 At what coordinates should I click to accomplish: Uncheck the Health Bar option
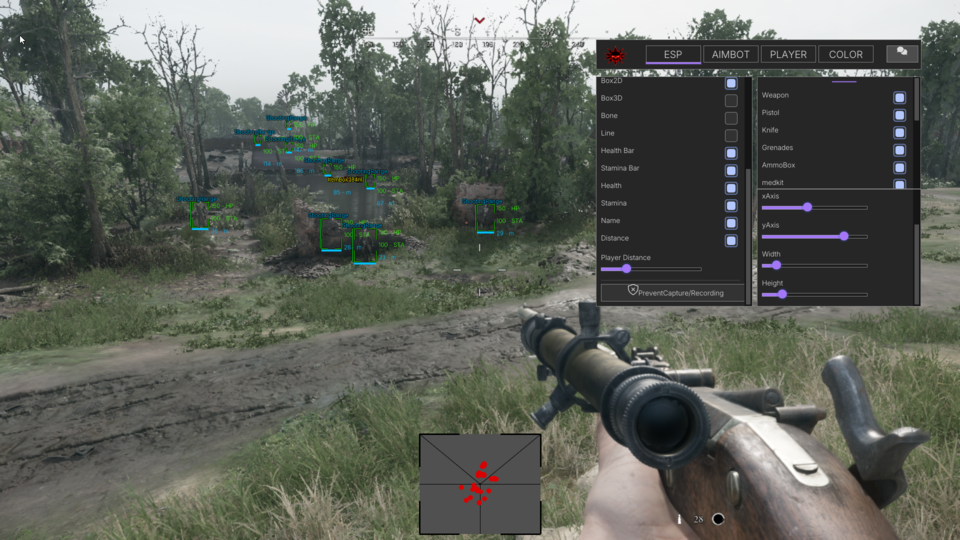[731, 153]
